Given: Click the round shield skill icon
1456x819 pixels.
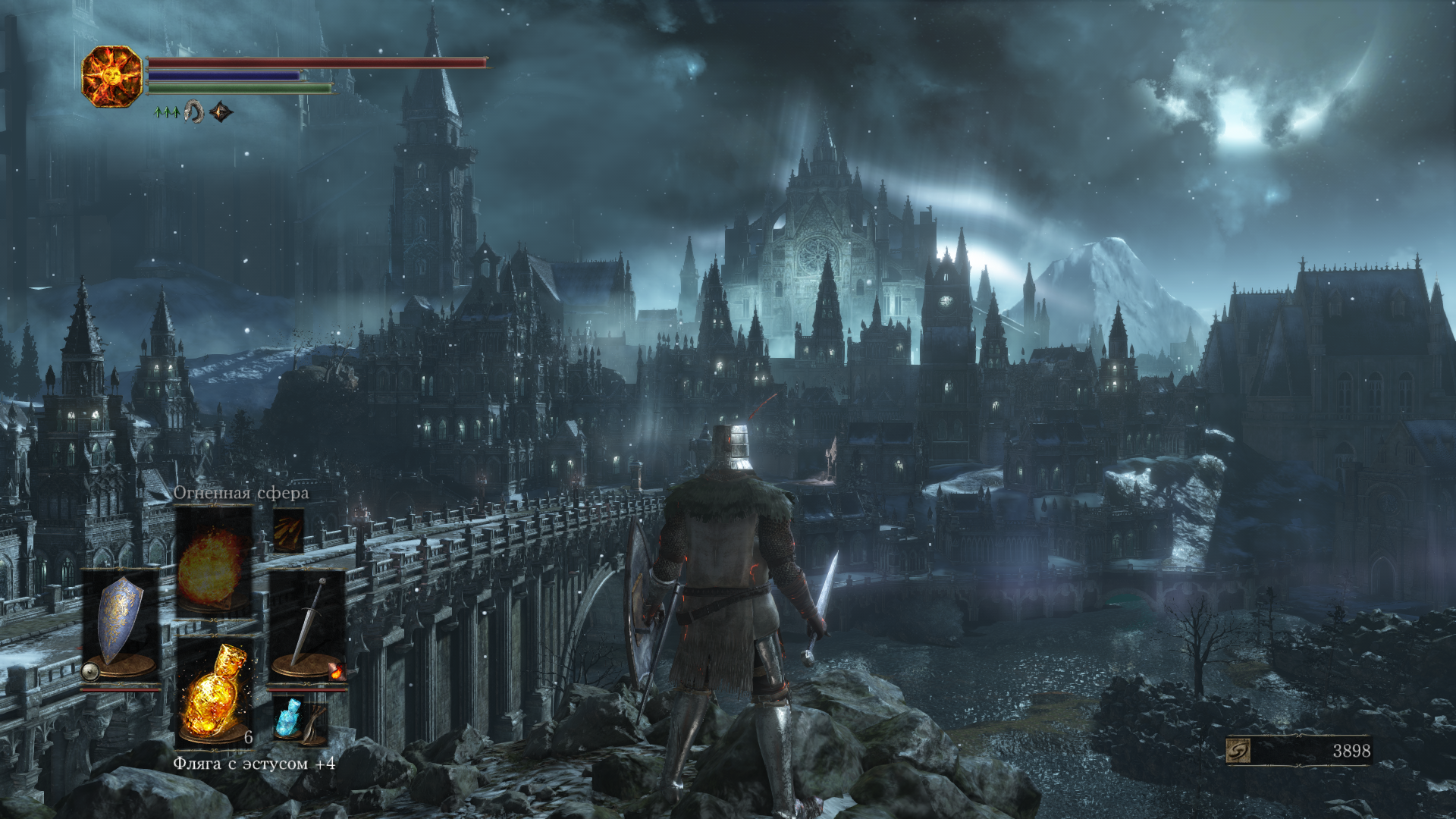Looking at the screenshot, I should tap(90, 672).
